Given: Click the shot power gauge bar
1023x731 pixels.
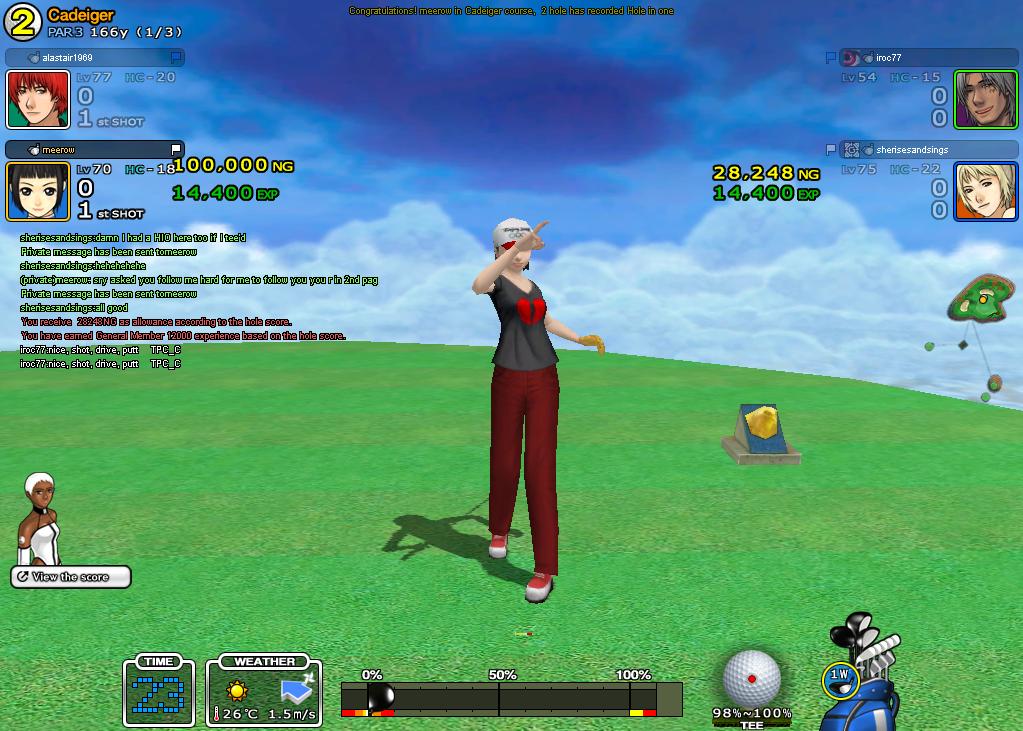Looking at the screenshot, I should pyautogui.click(x=510, y=698).
